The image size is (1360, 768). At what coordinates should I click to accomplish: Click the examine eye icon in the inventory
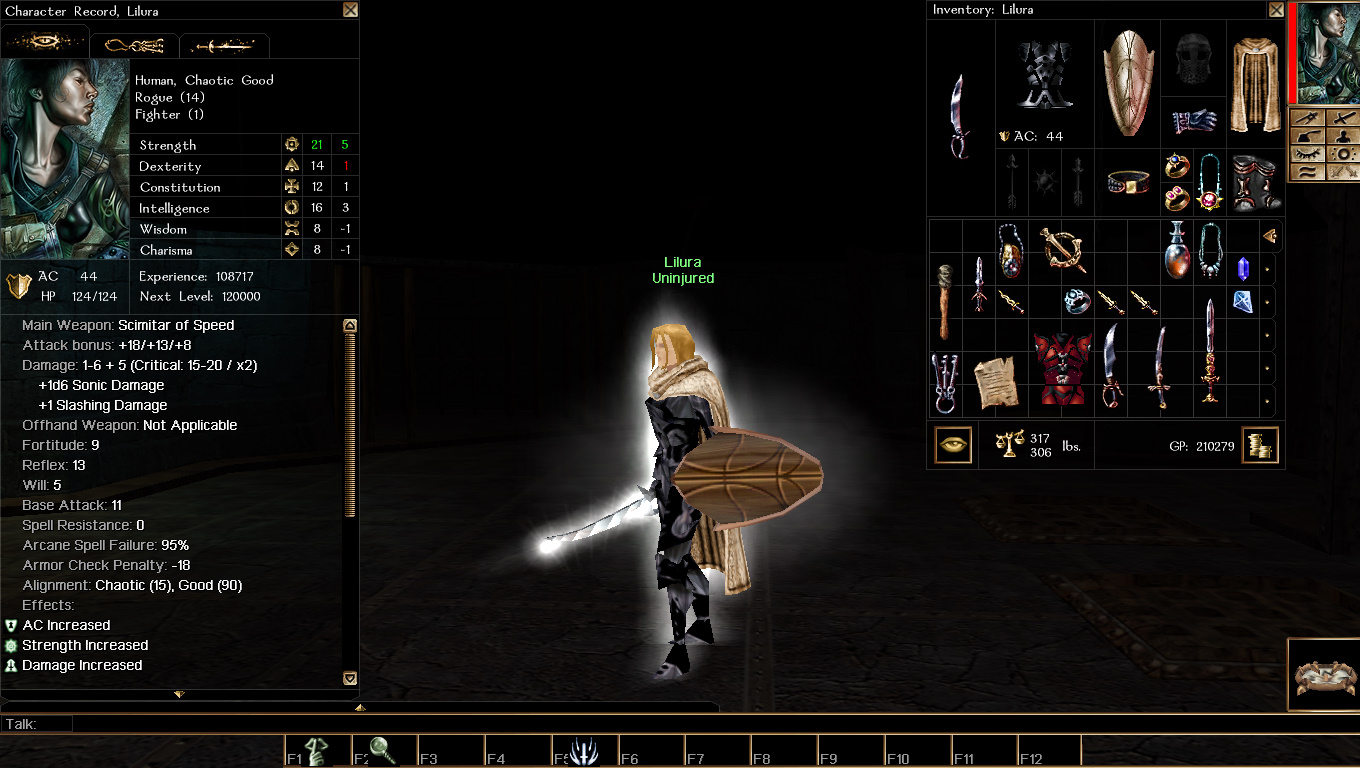click(x=951, y=443)
